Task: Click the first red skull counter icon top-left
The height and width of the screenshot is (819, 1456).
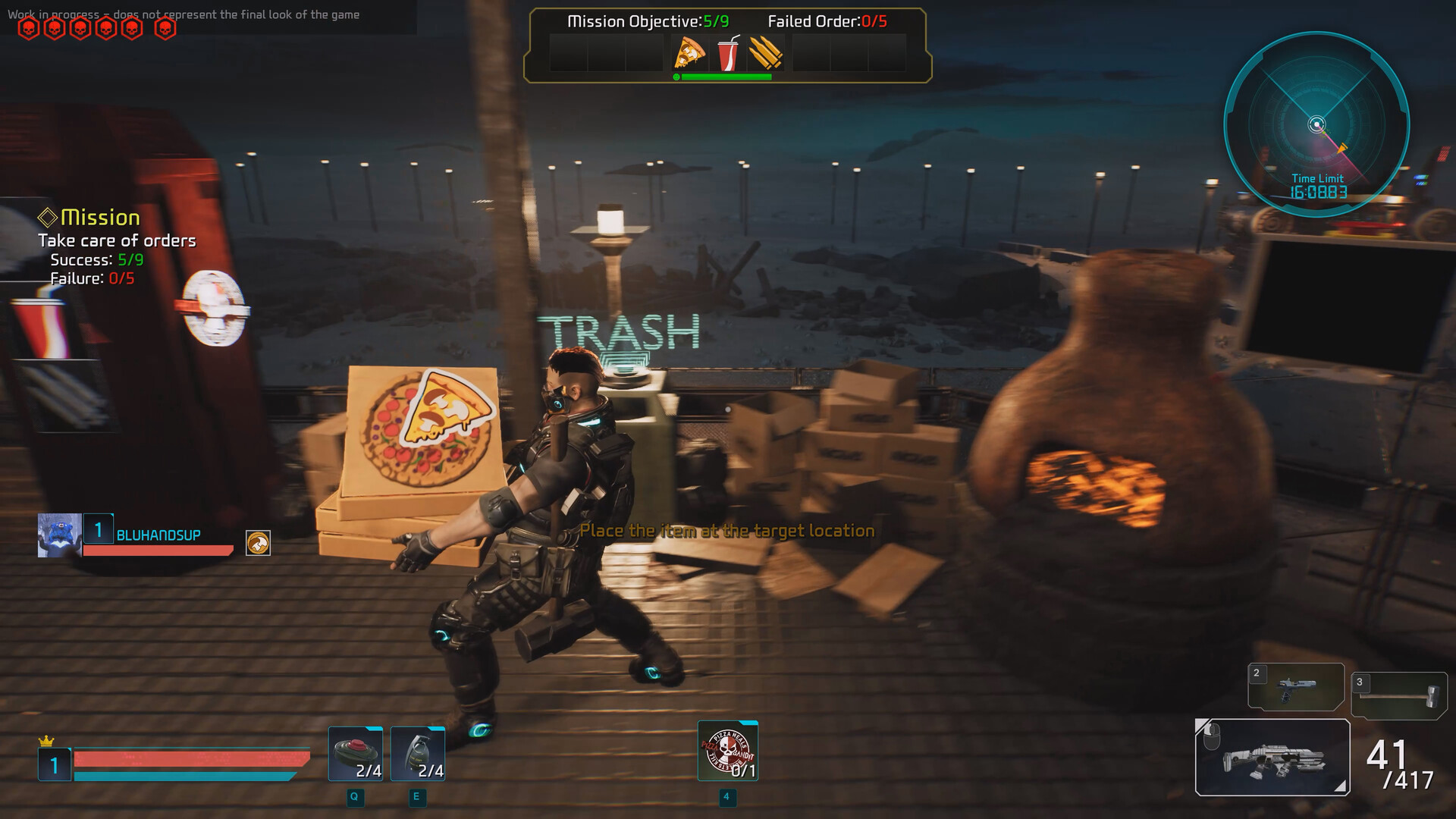Action: 29,28
